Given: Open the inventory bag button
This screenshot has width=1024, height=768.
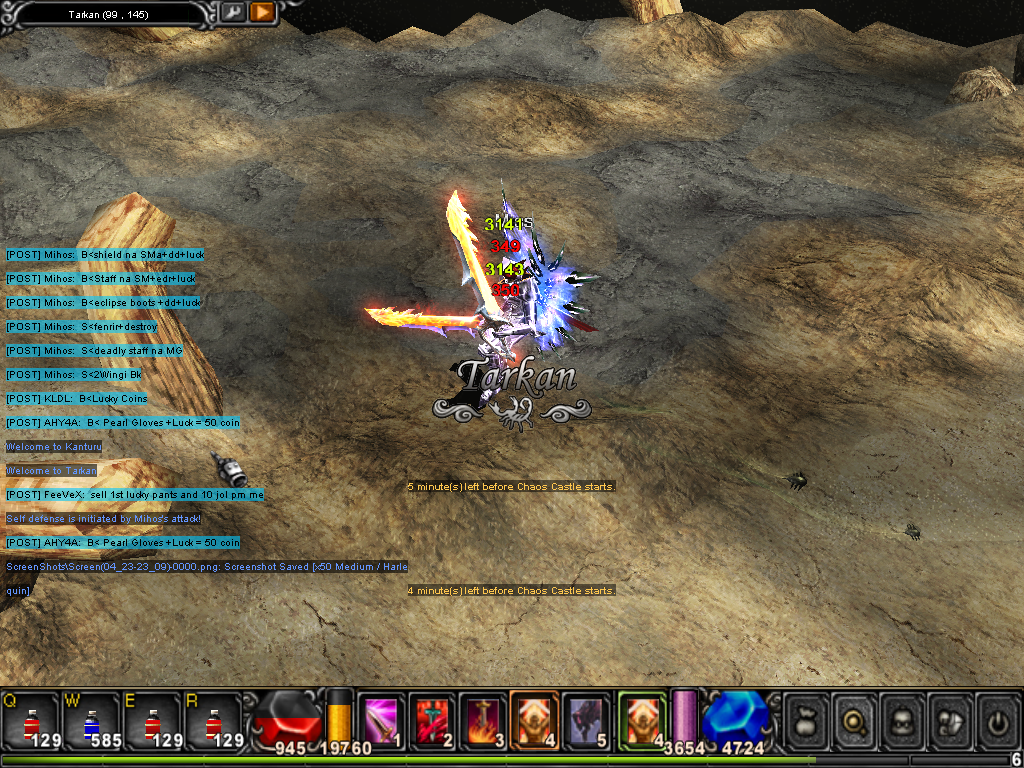Looking at the screenshot, I should tap(806, 720).
